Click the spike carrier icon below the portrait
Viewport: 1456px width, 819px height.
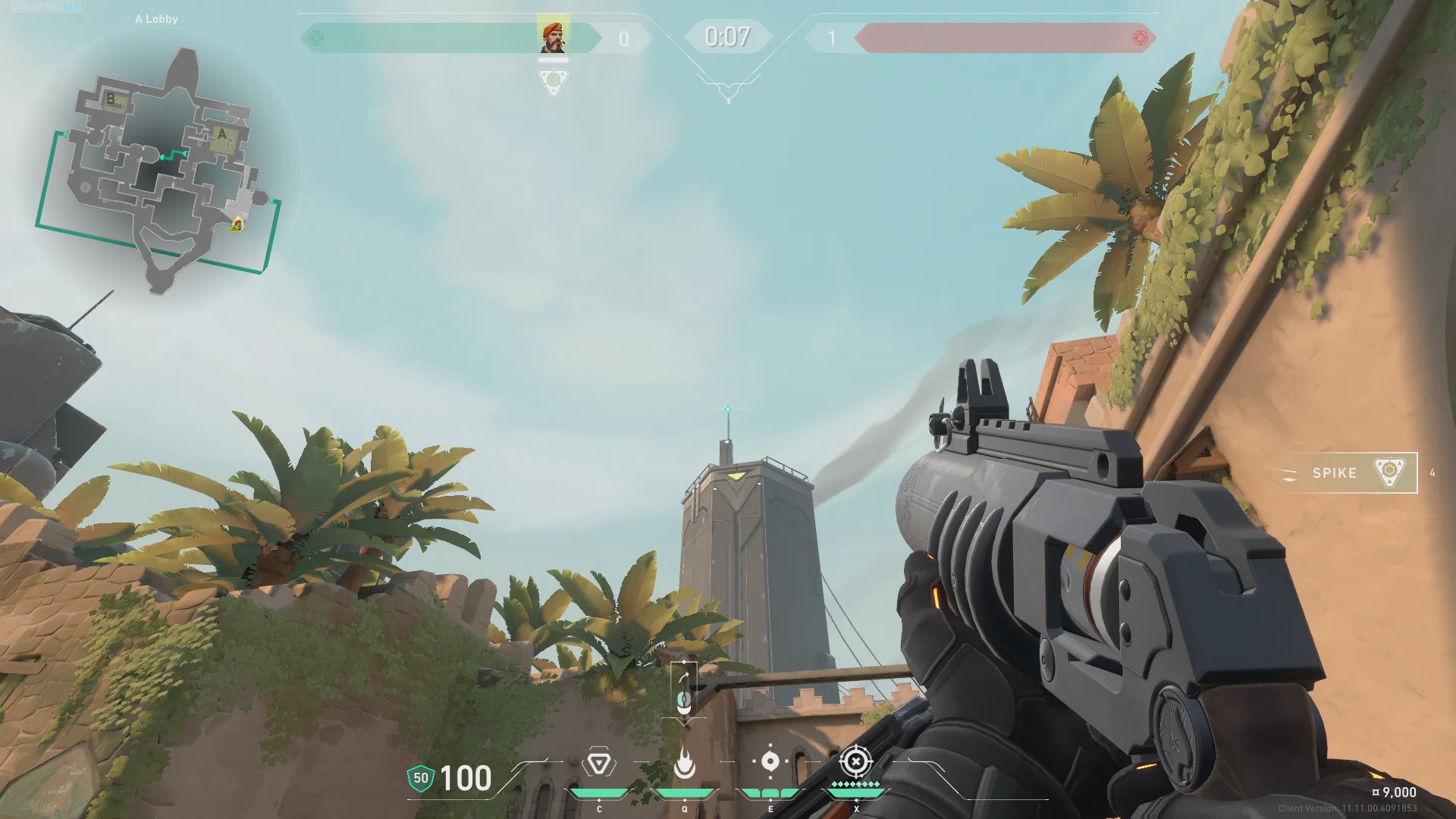click(x=553, y=80)
